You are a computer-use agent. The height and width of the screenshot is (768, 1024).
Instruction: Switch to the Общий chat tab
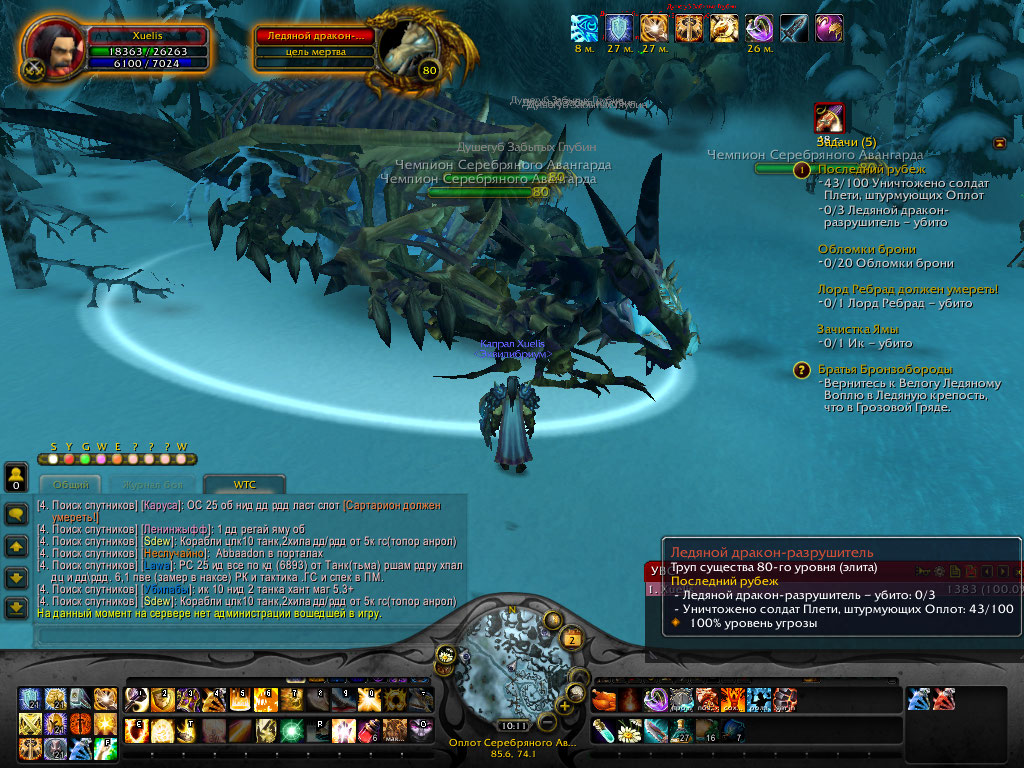tap(70, 484)
